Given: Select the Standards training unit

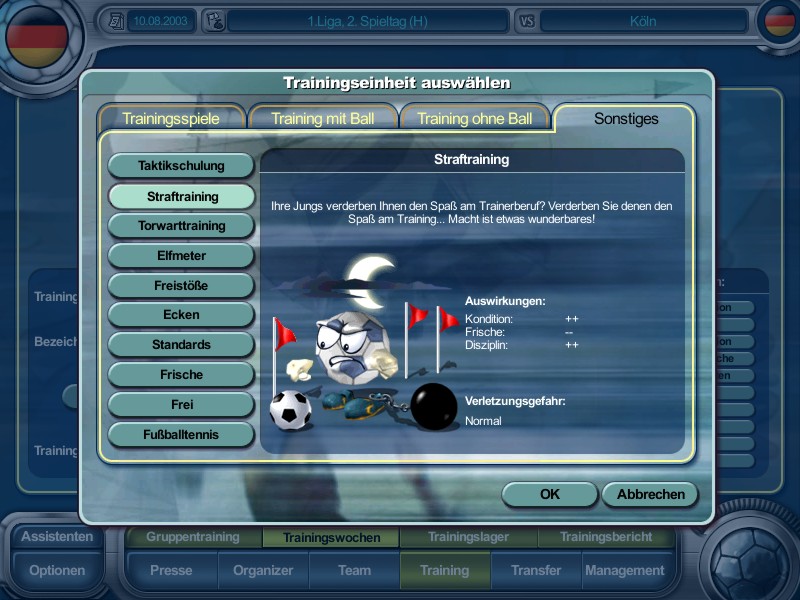Looking at the screenshot, I should (181, 345).
